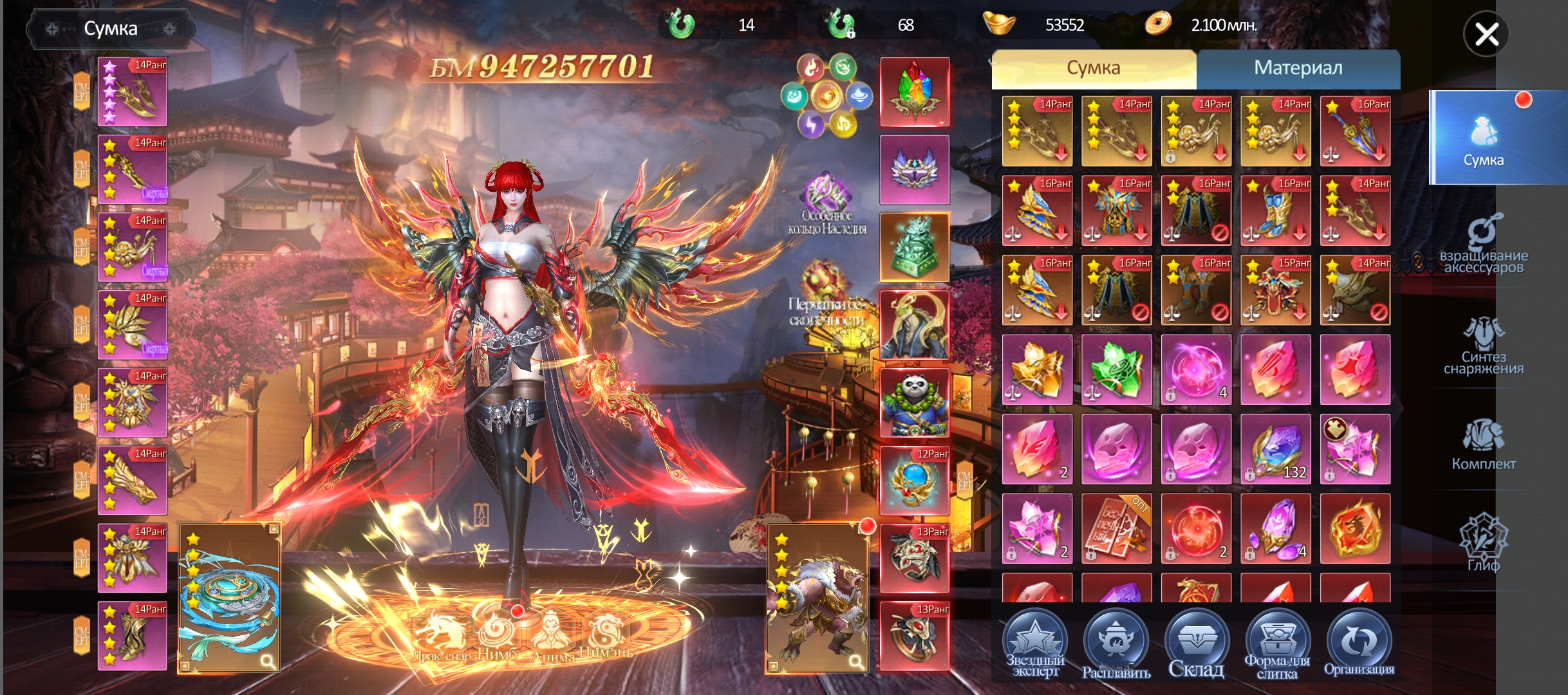Screen dimensions: 1568x695
Task: Open Взращивание аксессуаров menu
Action: coord(1483,245)
